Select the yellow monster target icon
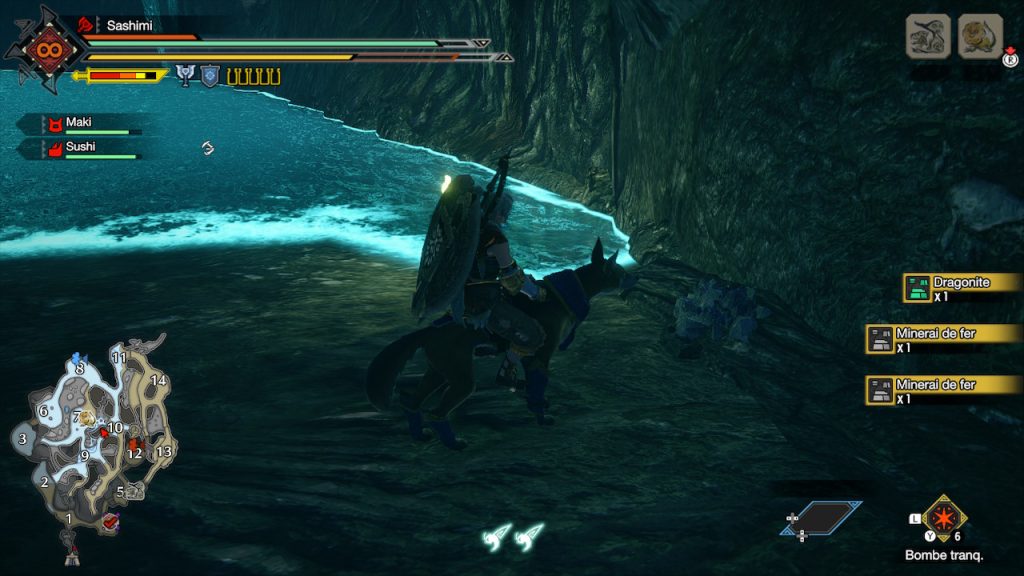Image resolution: width=1024 pixels, height=576 pixels. [x=980, y=36]
